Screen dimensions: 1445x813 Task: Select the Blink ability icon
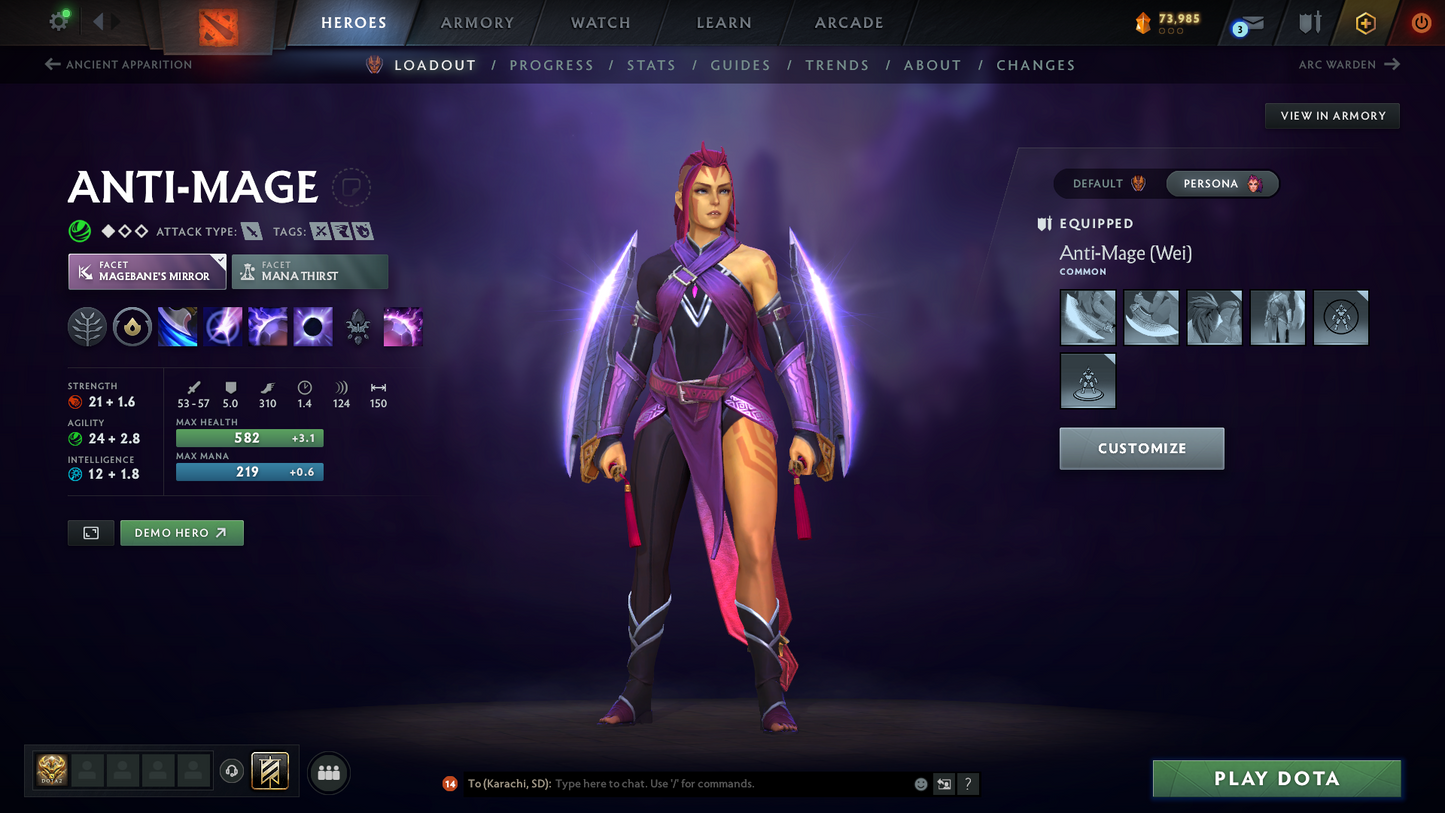(x=223, y=326)
